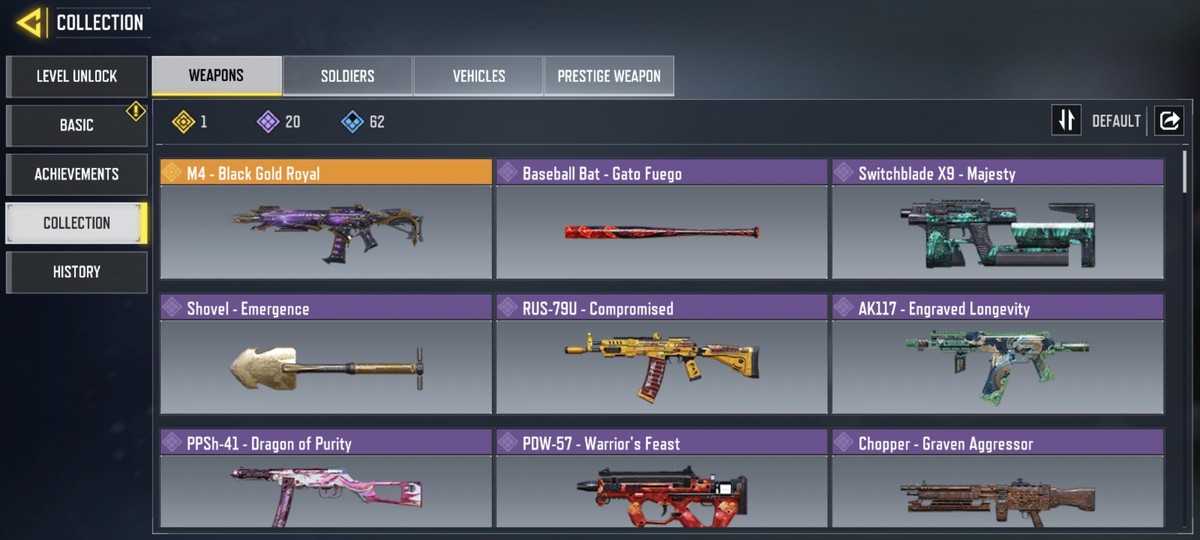Select the Collection menu entry
The height and width of the screenshot is (540, 1200).
click(77, 223)
